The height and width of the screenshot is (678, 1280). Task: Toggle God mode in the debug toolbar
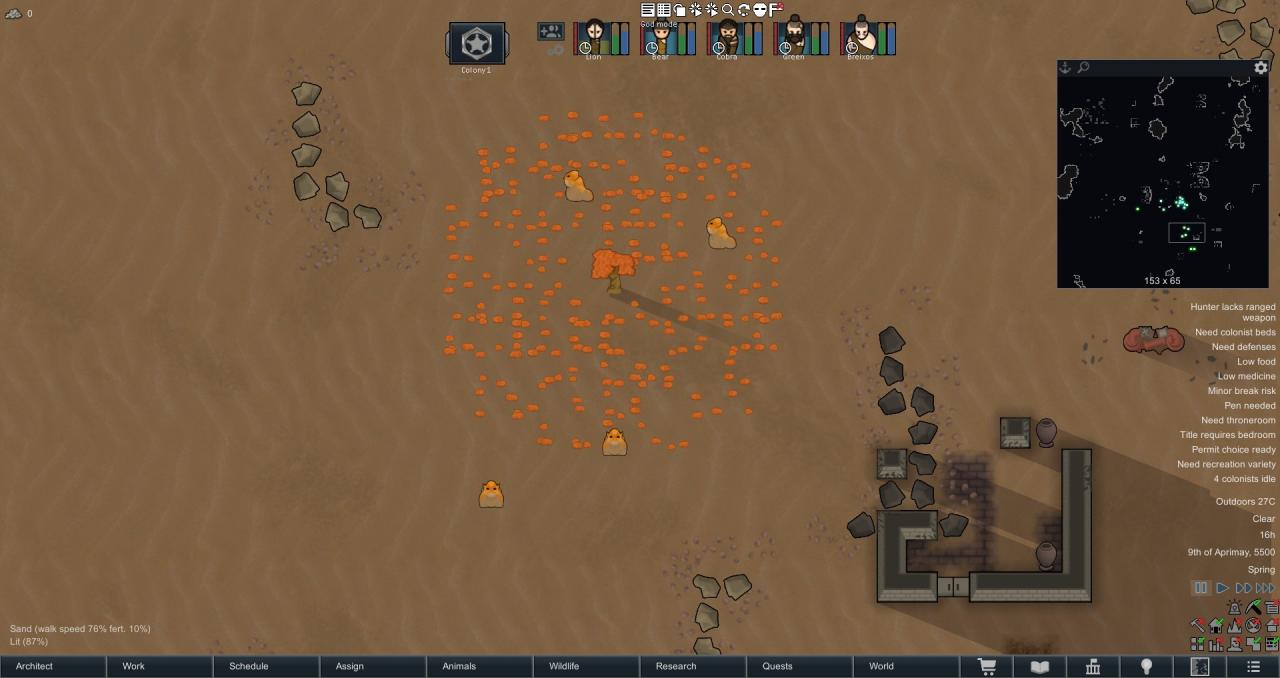(x=679, y=10)
